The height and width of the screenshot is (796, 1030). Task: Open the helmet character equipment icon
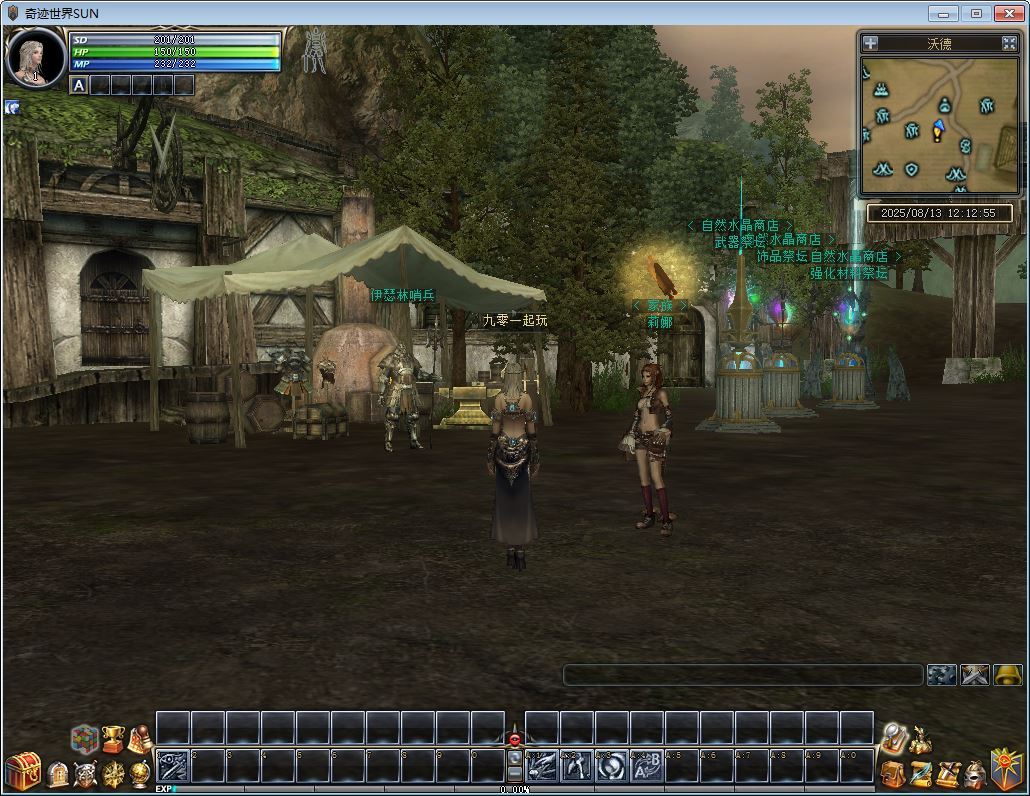pyautogui.click(x=975, y=773)
